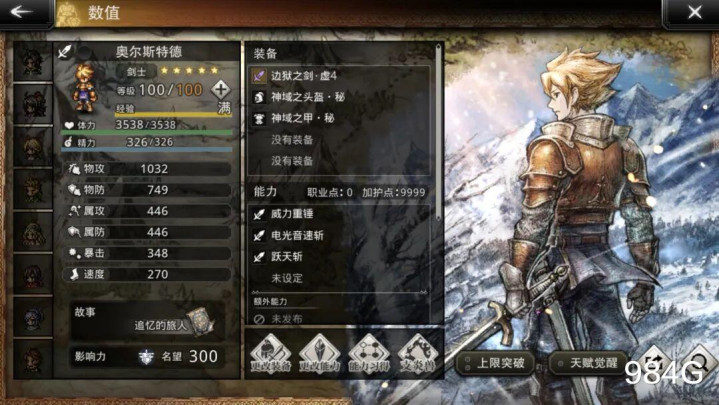Select the 神域之头盔·秘 helmet slot
This screenshot has width=719, height=405.
click(338, 96)
